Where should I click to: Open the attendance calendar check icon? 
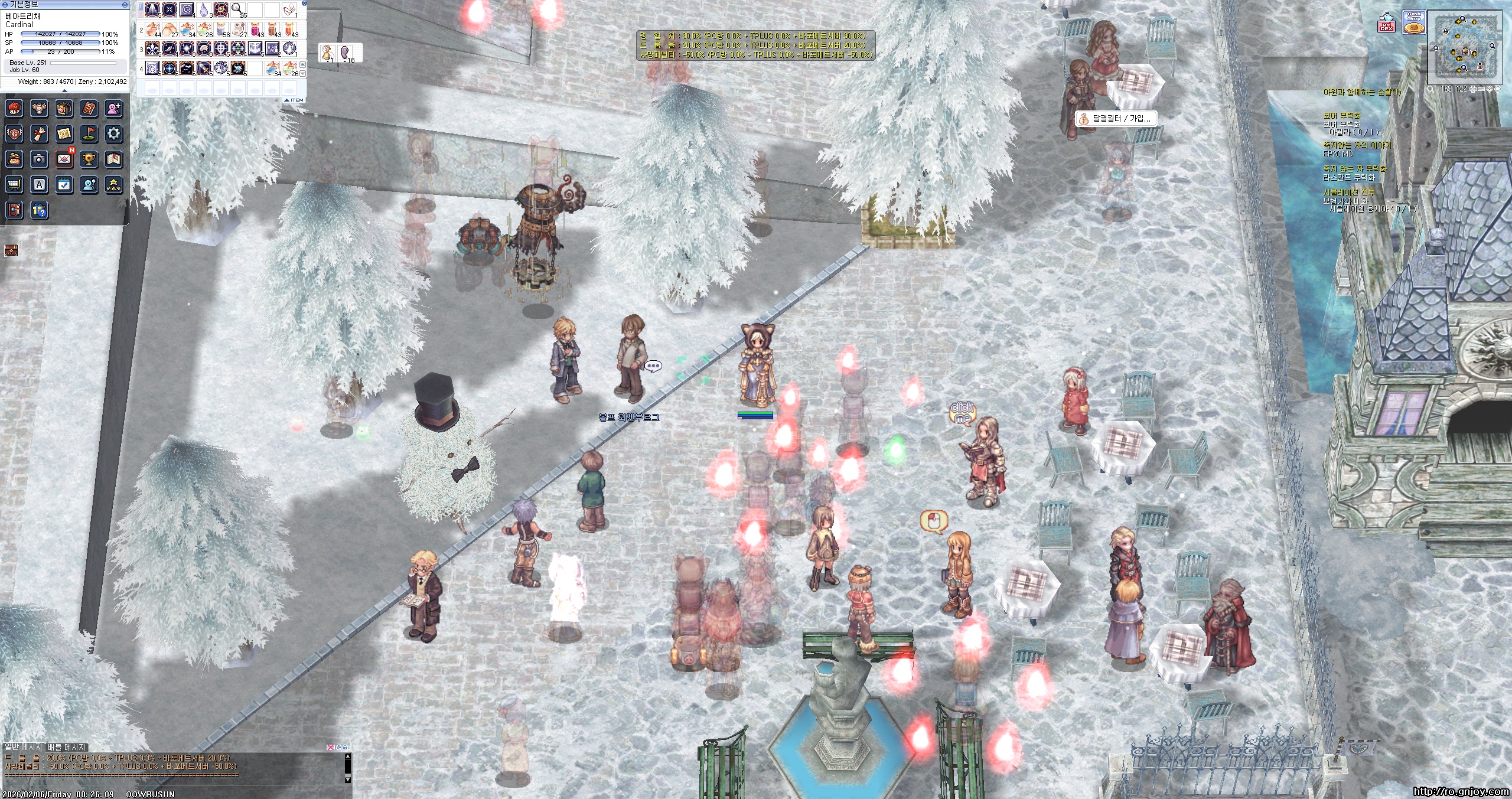pos(64,184)
